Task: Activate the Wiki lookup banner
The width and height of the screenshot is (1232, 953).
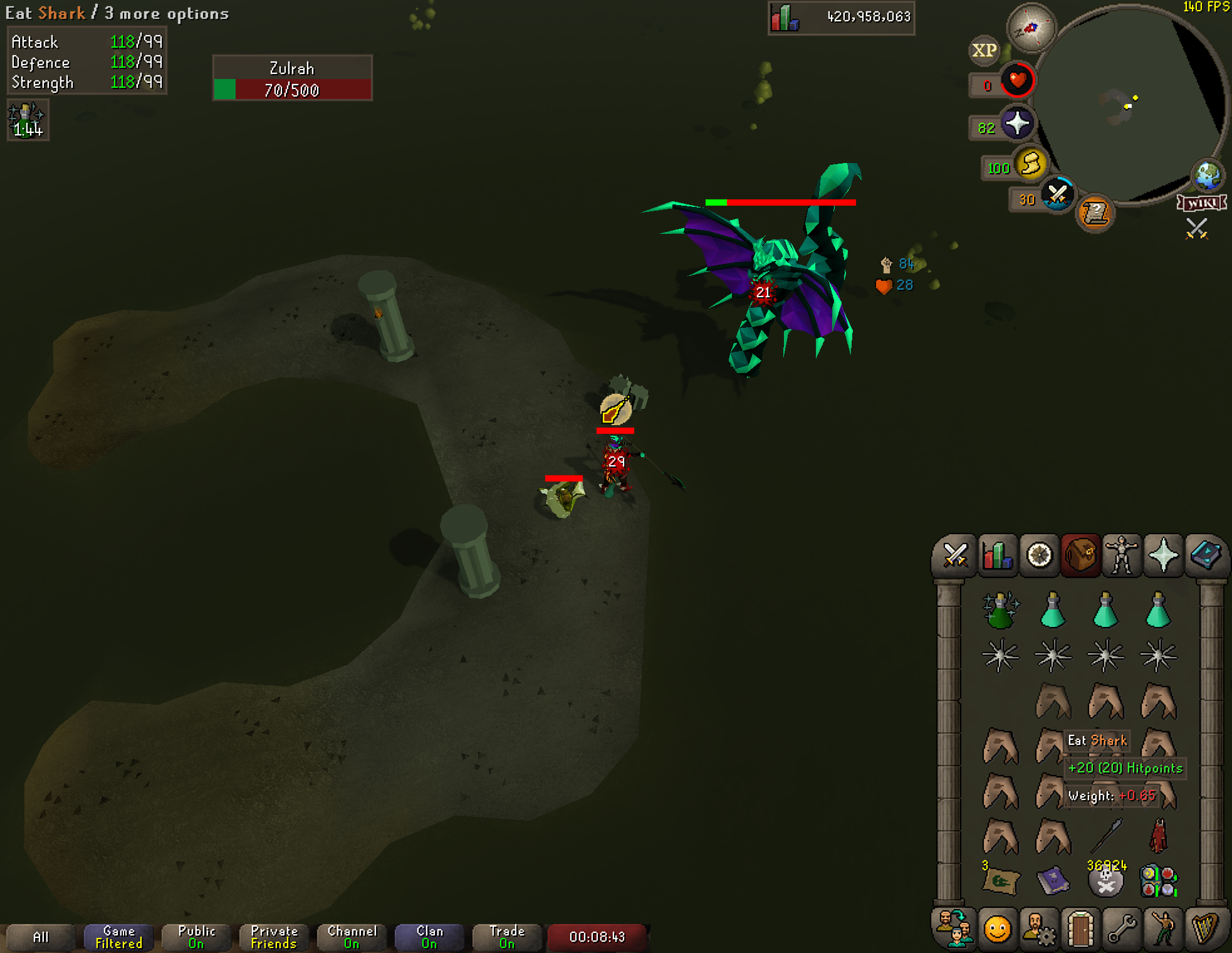Action: pyautogui.click(x=1201, y=203)
